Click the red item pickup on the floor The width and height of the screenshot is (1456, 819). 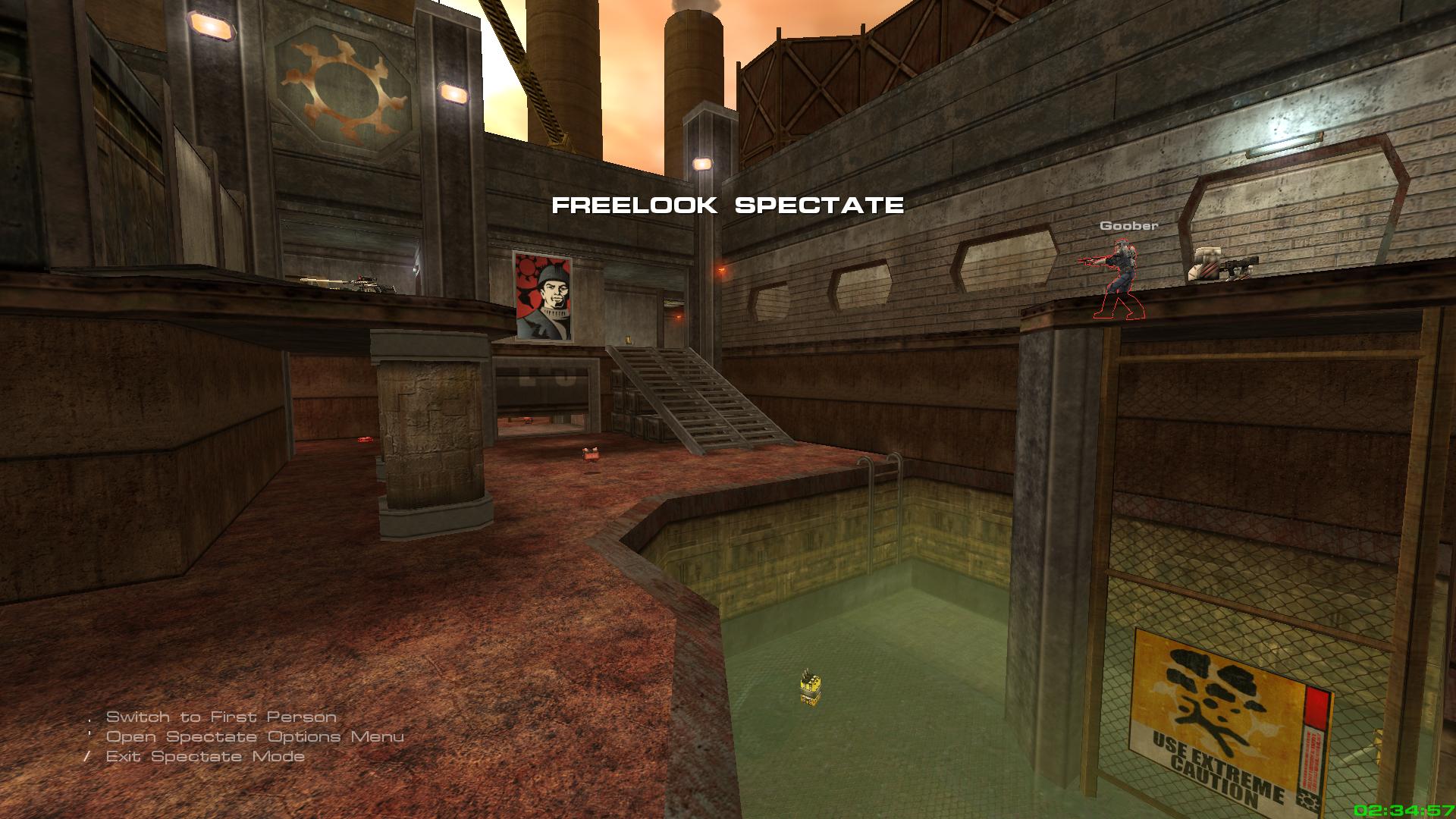(x=591, y=453)
